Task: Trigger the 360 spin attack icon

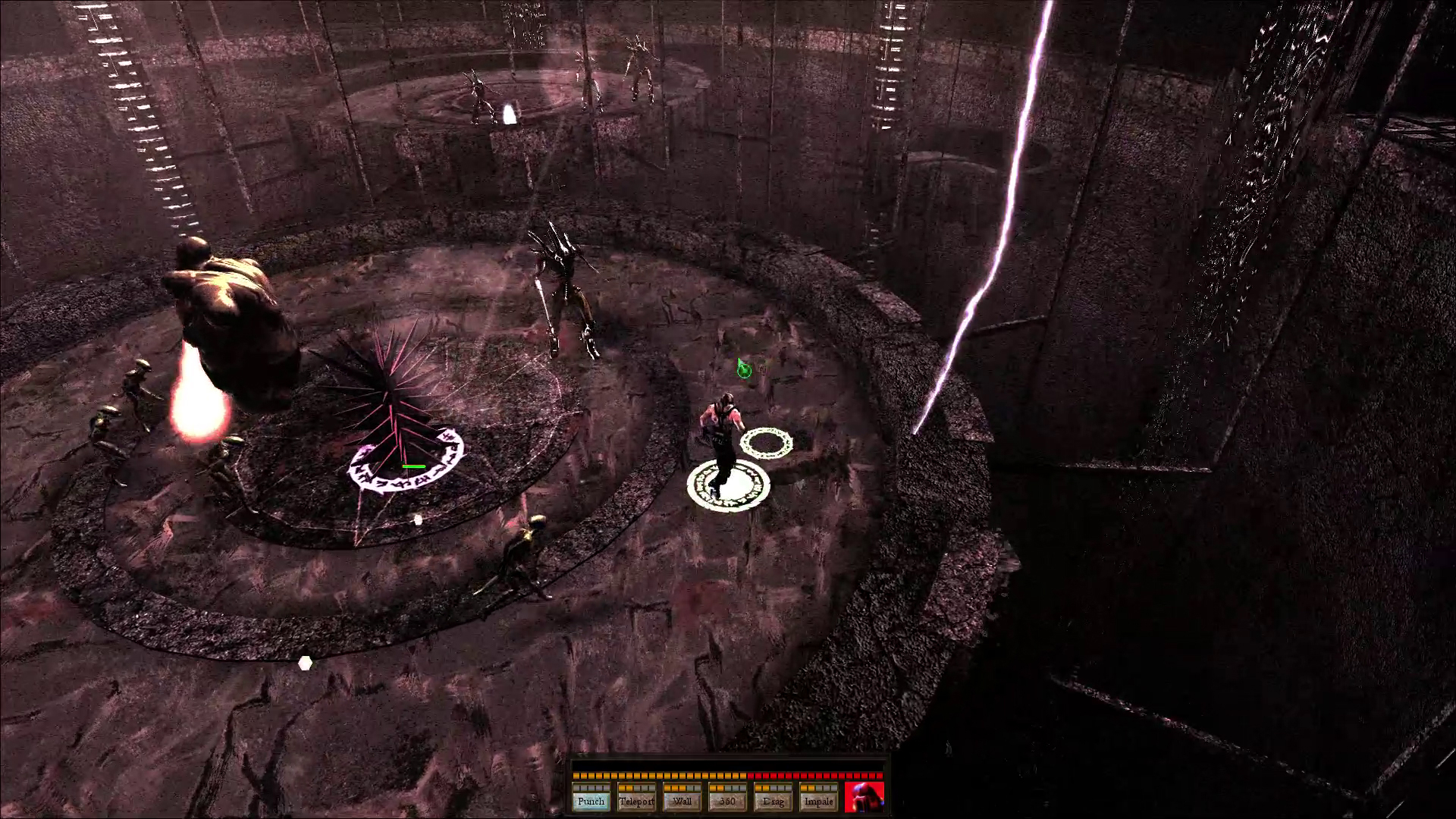Action: click(x=727, y=801)
